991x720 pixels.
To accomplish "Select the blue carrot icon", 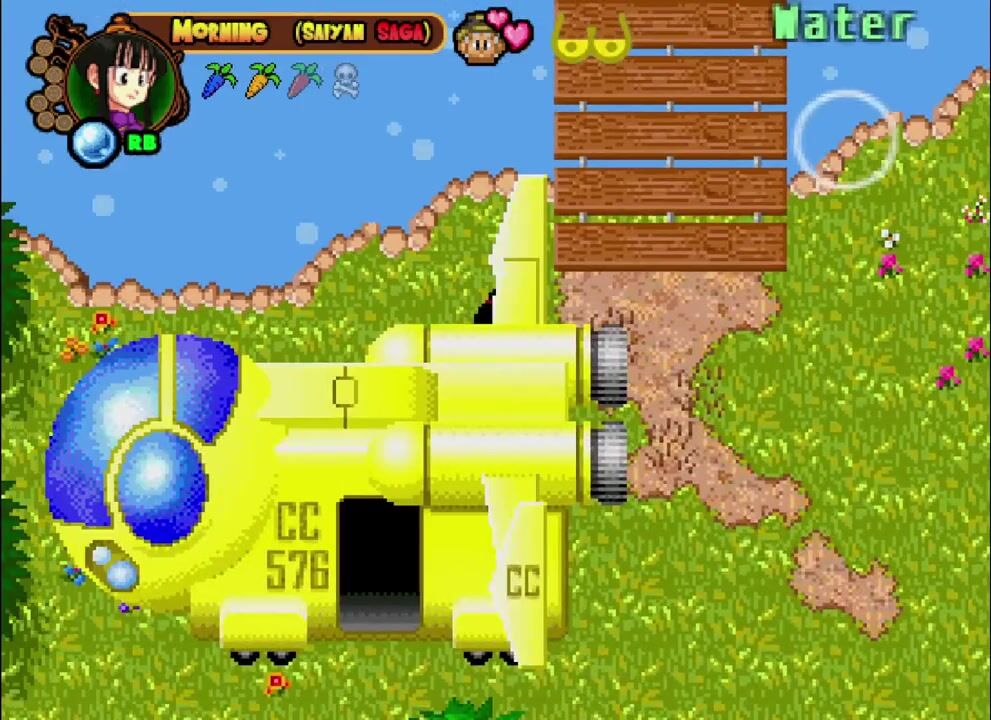I will (219, 79).
